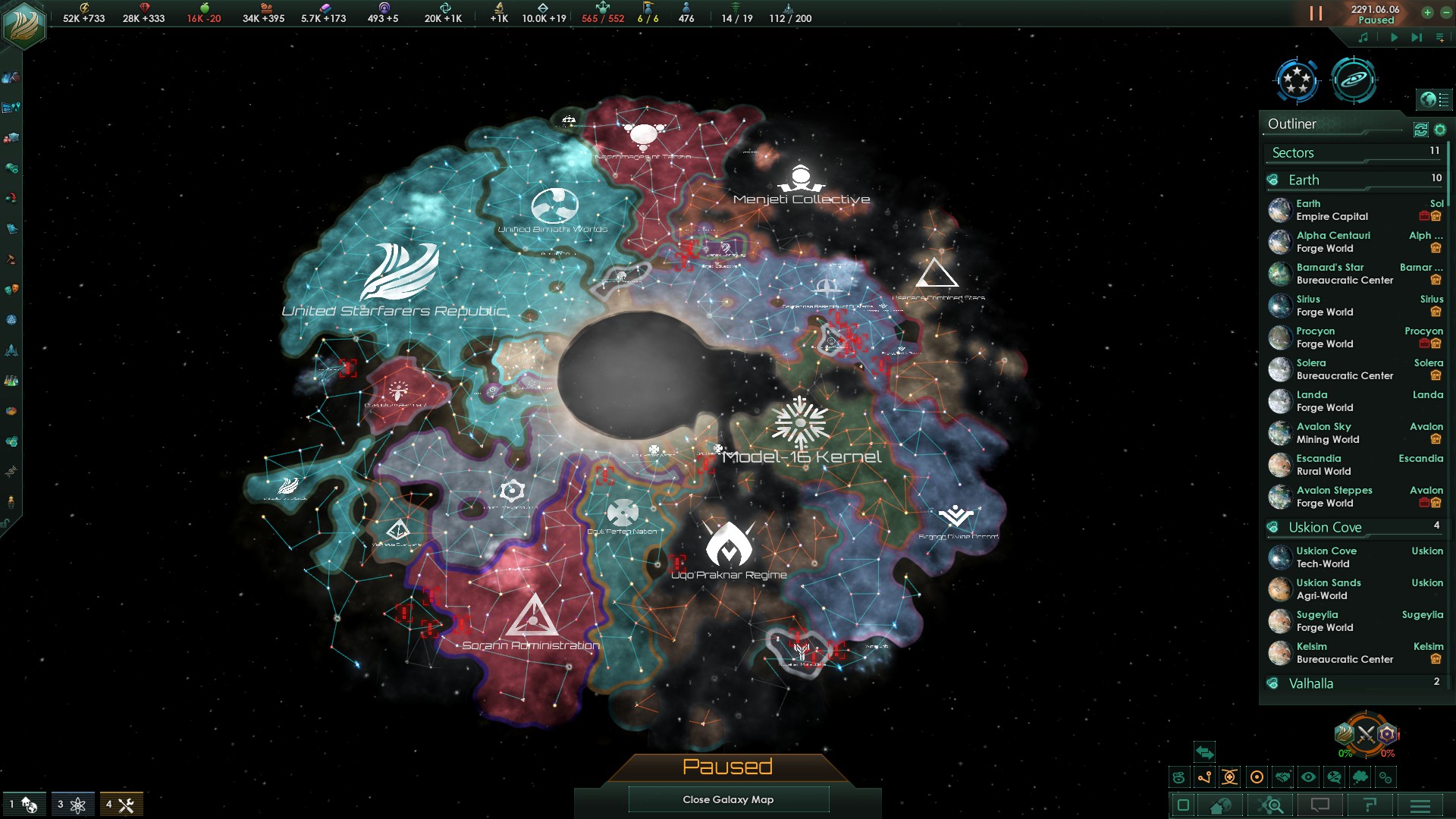Toggle the eye map mode filter
Viewport: 1456px width, 819px height.
(1308, 777)
